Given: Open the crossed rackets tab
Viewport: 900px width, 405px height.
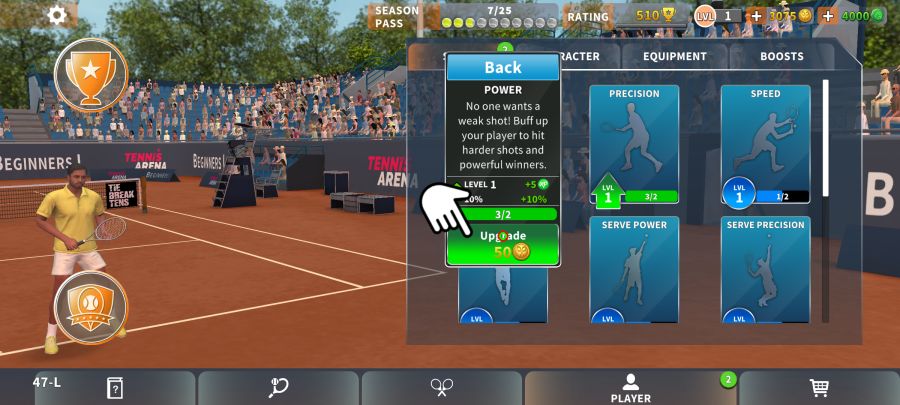Looking at the screenshot, I should click(442, 388).
